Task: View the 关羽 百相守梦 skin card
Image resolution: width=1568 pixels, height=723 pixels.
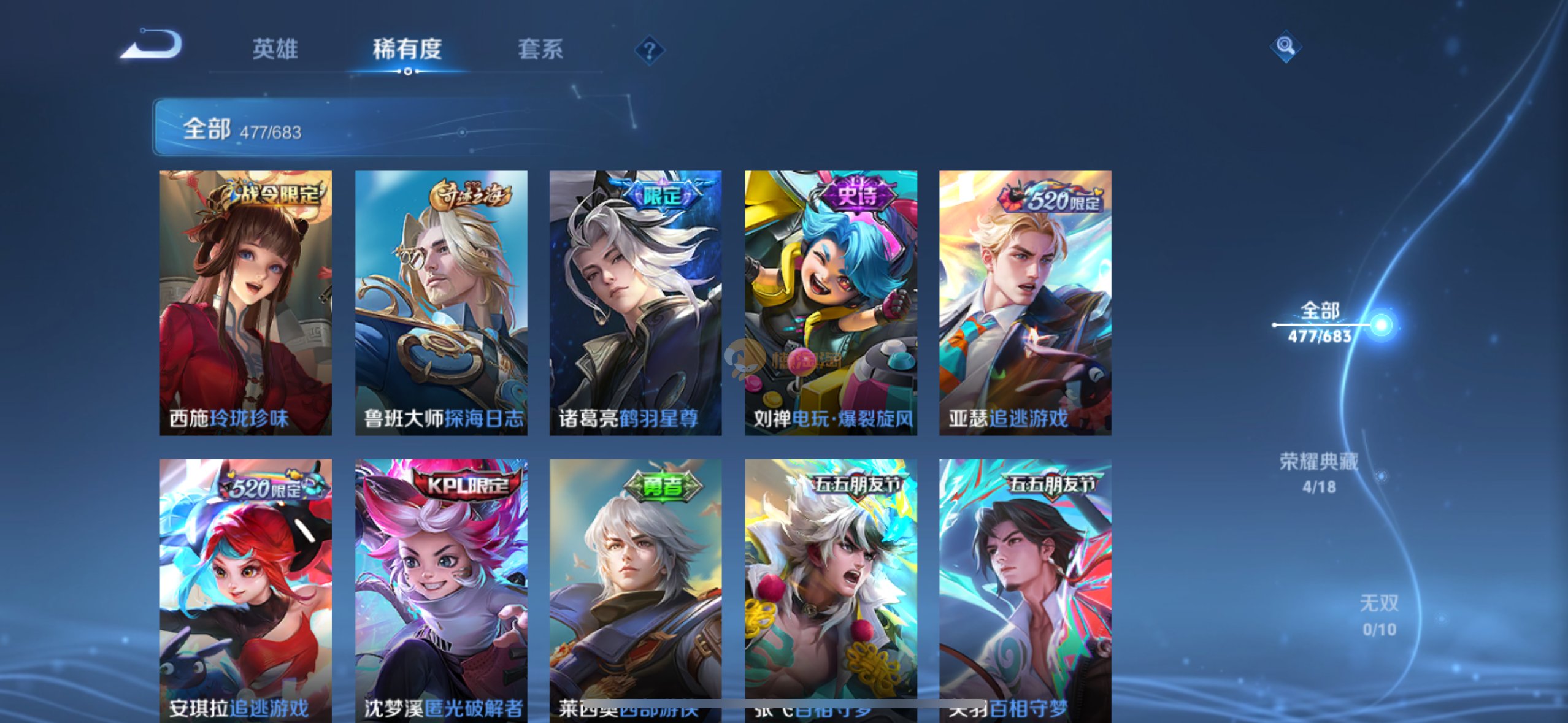Action: pos(1025,590)
